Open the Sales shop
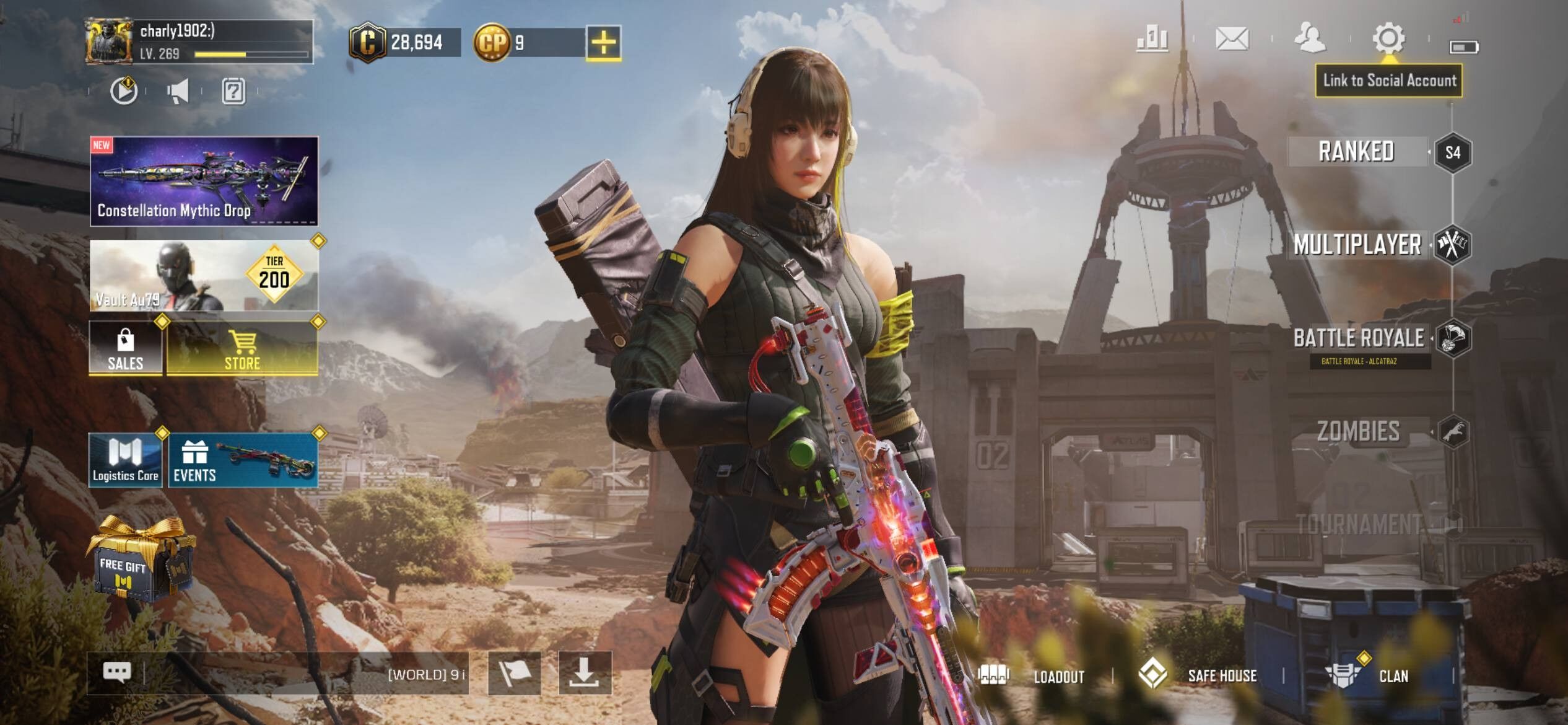Viewport: 1568px width, 725px height. (x=126, y=348)
